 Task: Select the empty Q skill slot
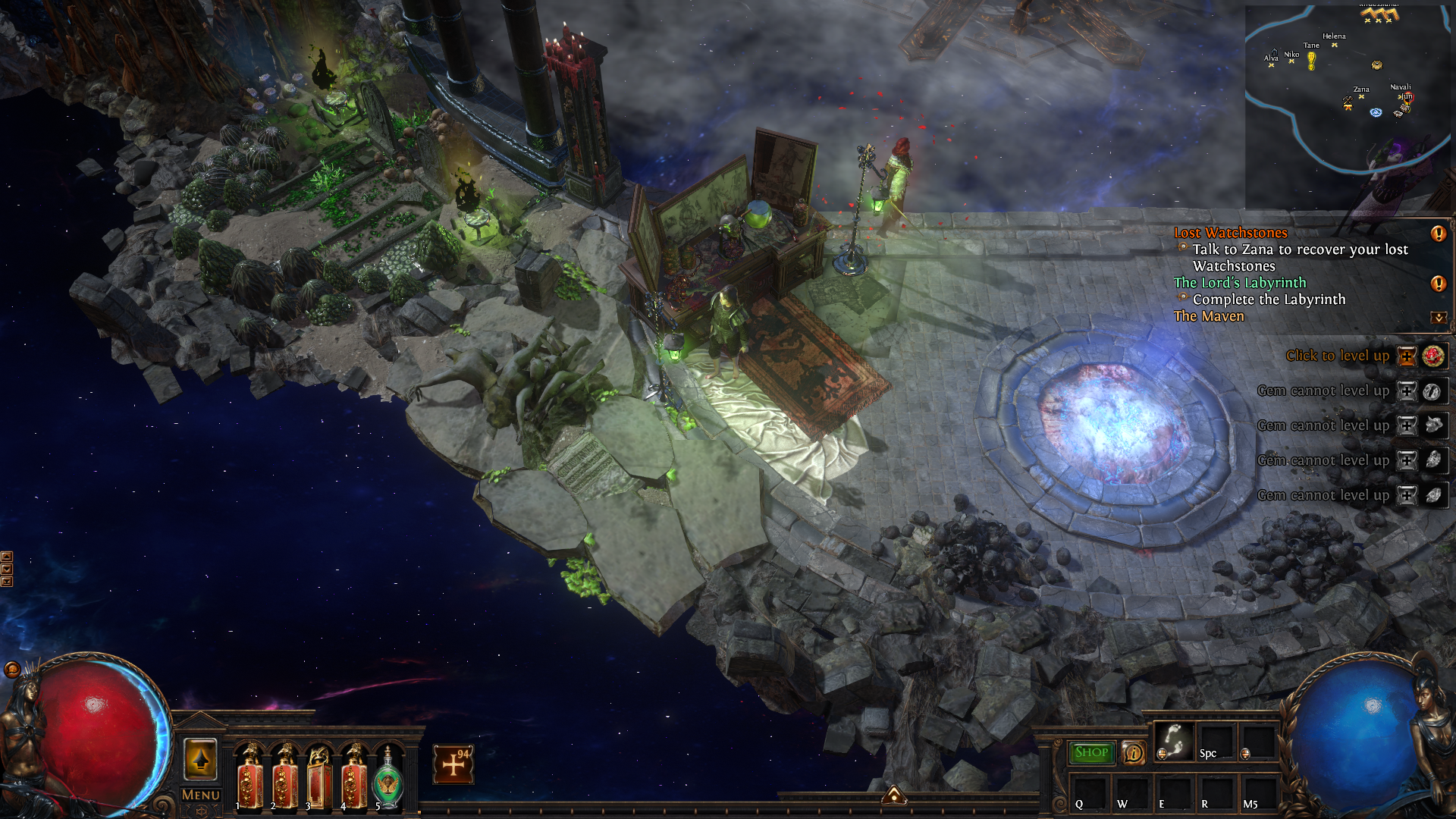click(1089, 794)
